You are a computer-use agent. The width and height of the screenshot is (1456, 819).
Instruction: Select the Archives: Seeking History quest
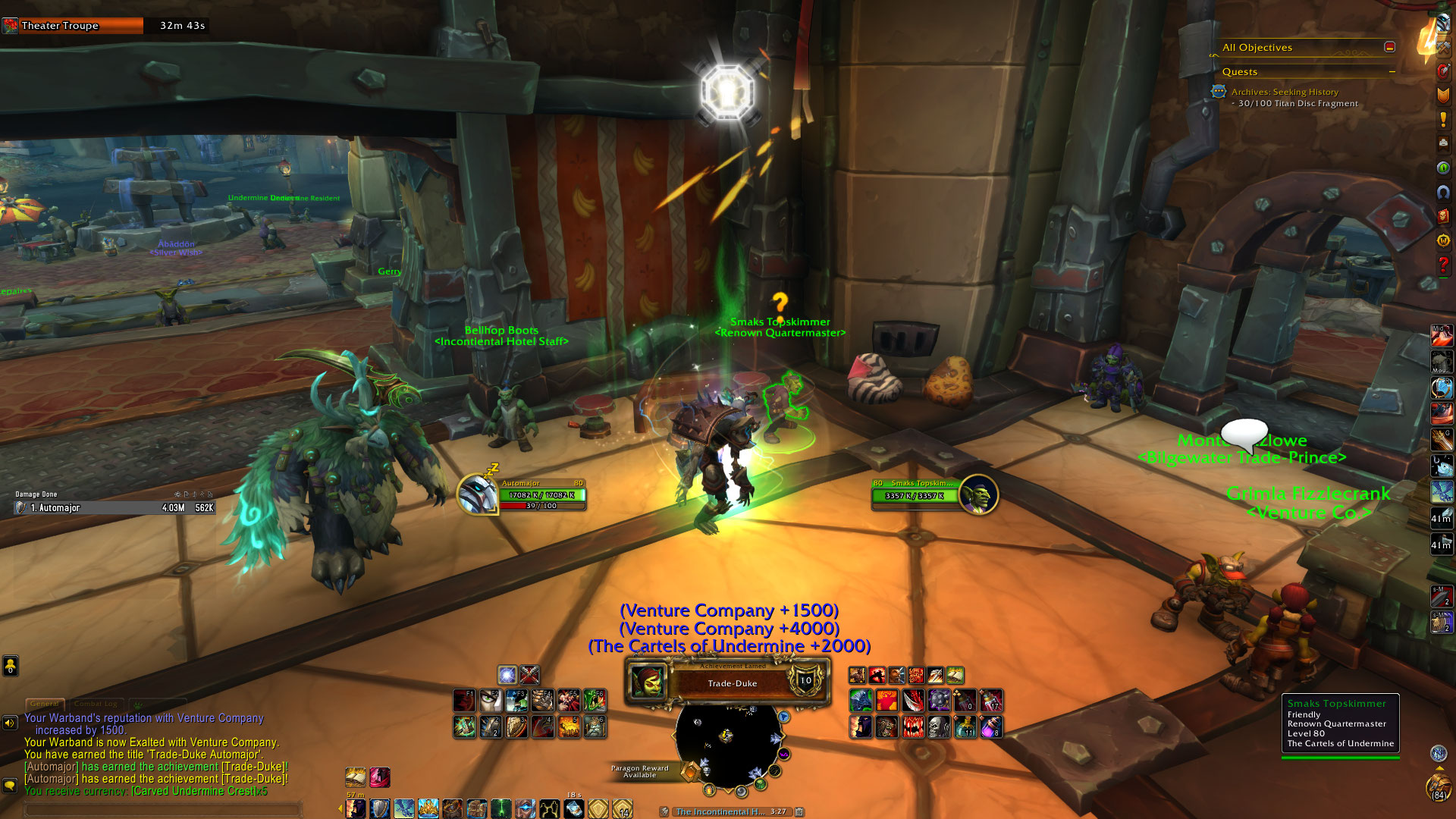(1285, 92)
